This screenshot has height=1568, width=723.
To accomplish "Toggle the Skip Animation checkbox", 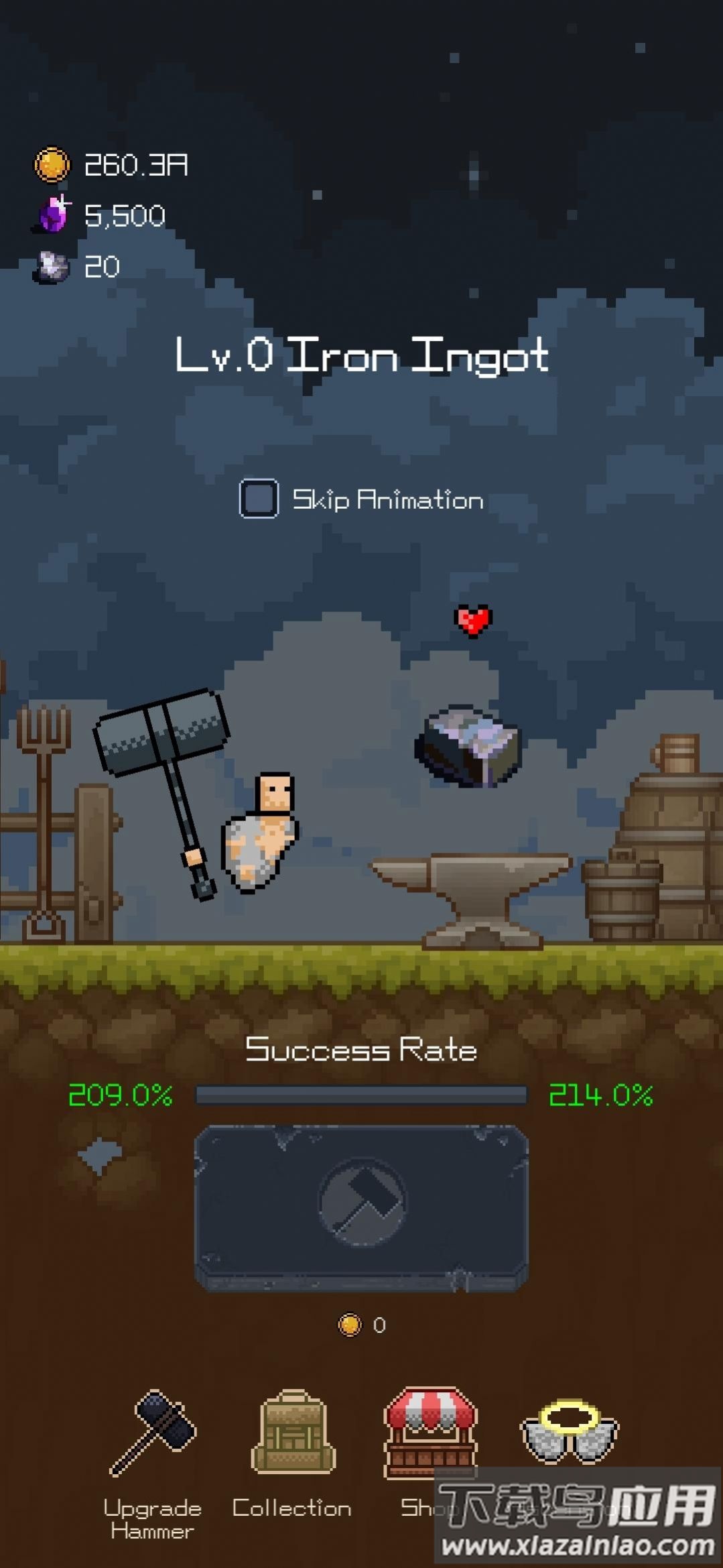I will pyautogui.click(x=259, y=499).
